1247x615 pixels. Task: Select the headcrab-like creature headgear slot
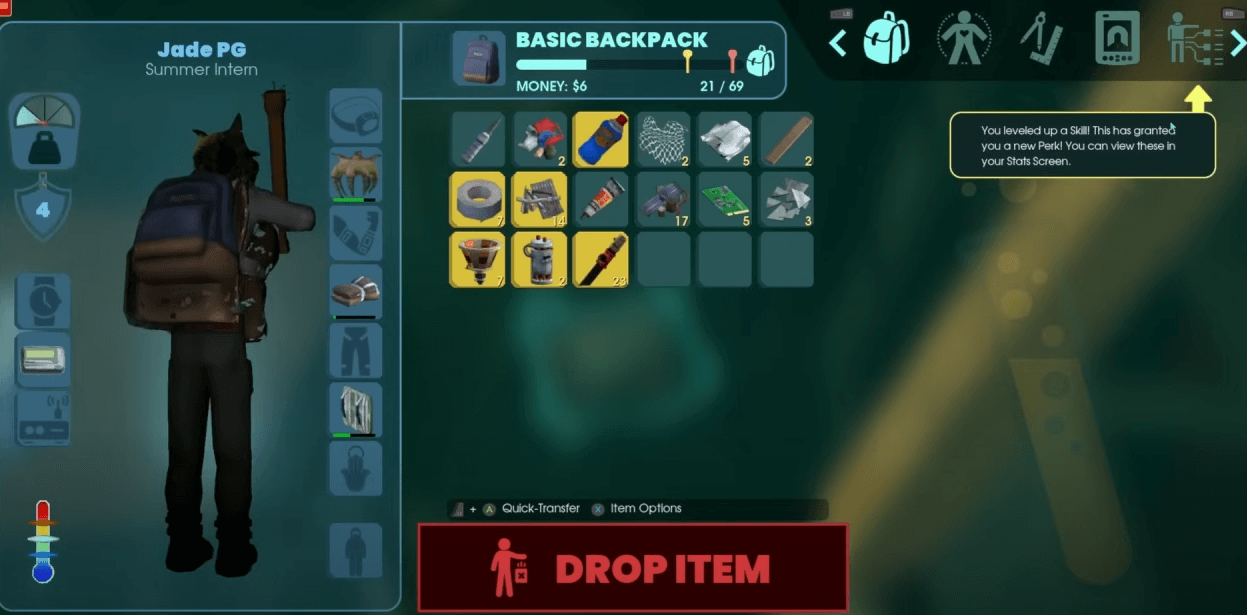(355, 175)
